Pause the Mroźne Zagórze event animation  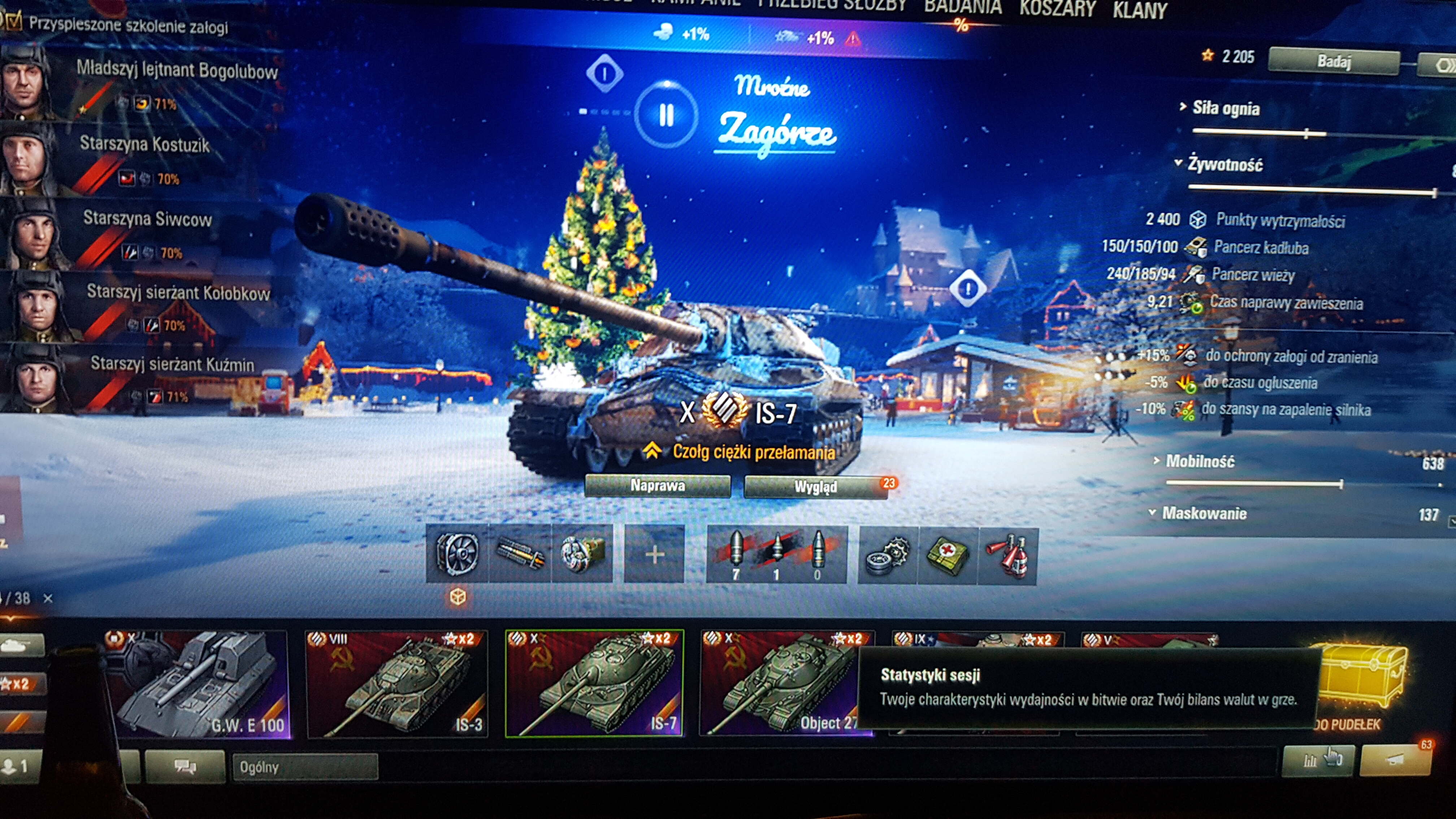666,115
